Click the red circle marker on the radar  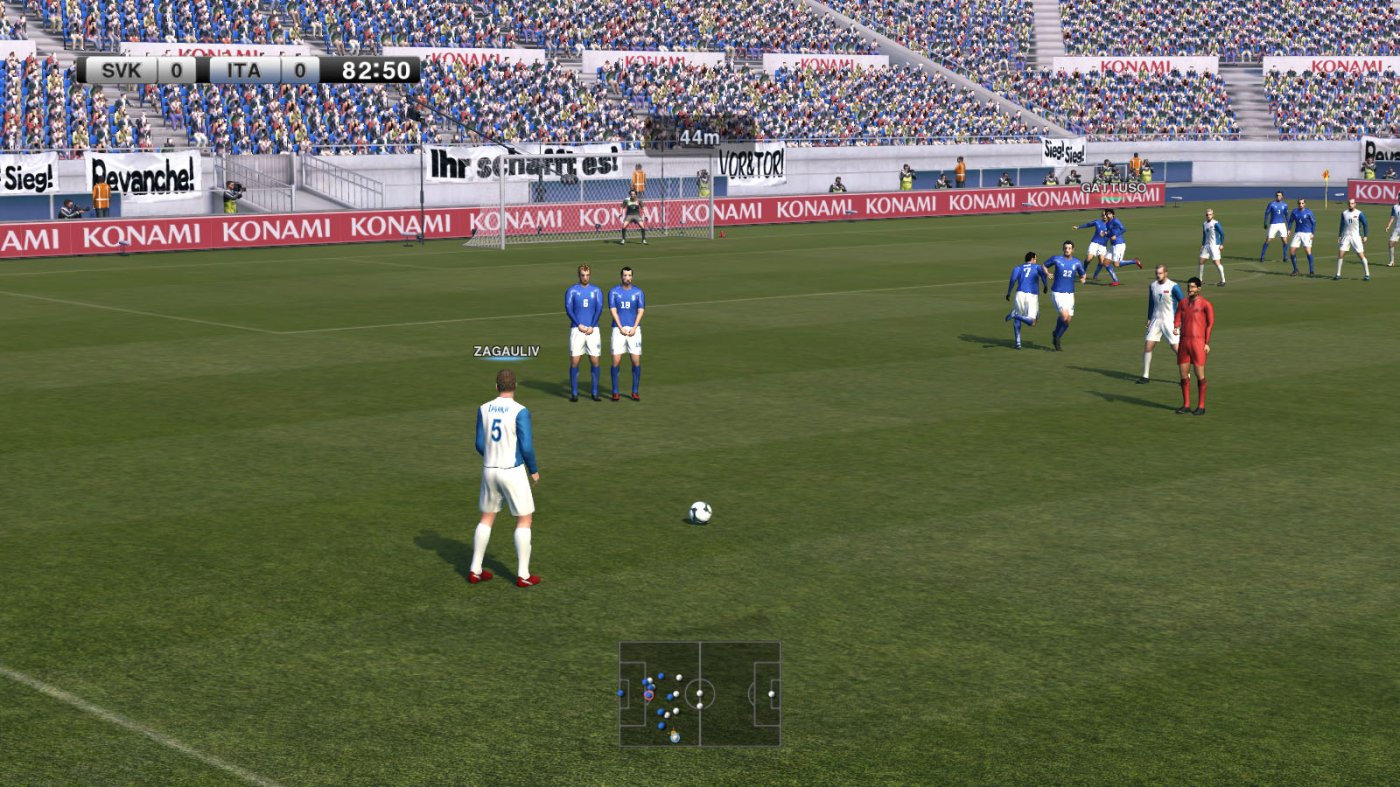[x=649, y=696]
